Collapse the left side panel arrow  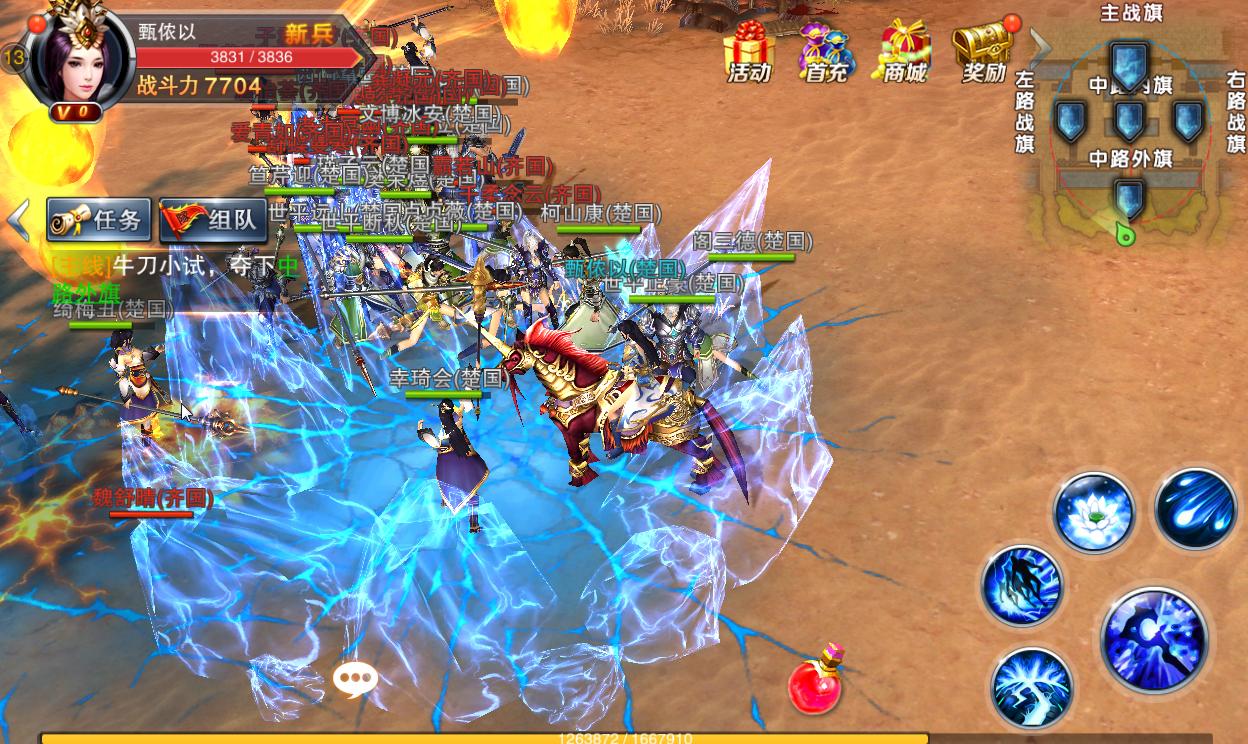pos(18,220)
